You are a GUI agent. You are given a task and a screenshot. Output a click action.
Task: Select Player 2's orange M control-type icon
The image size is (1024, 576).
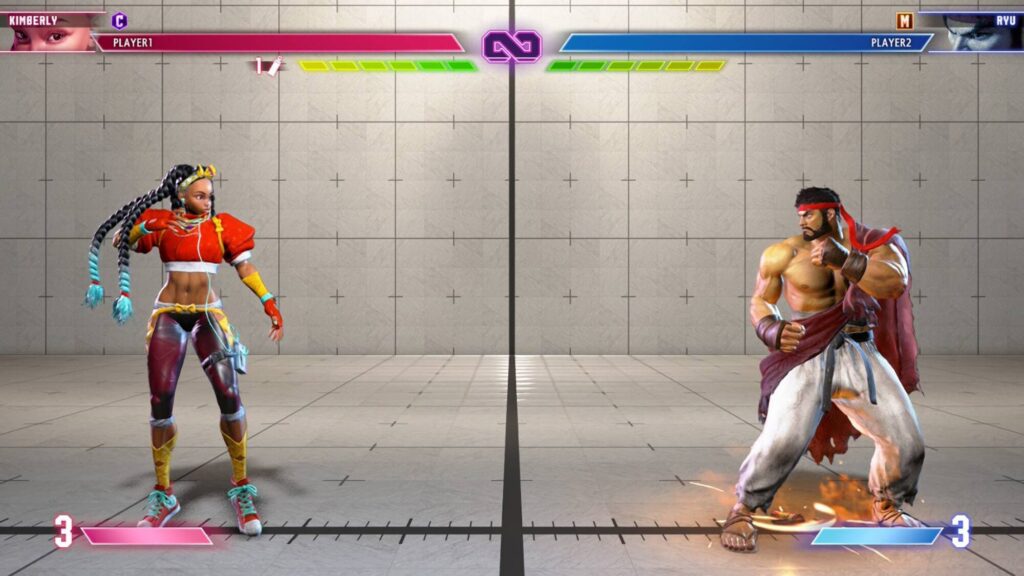click(x=905, y=20)
